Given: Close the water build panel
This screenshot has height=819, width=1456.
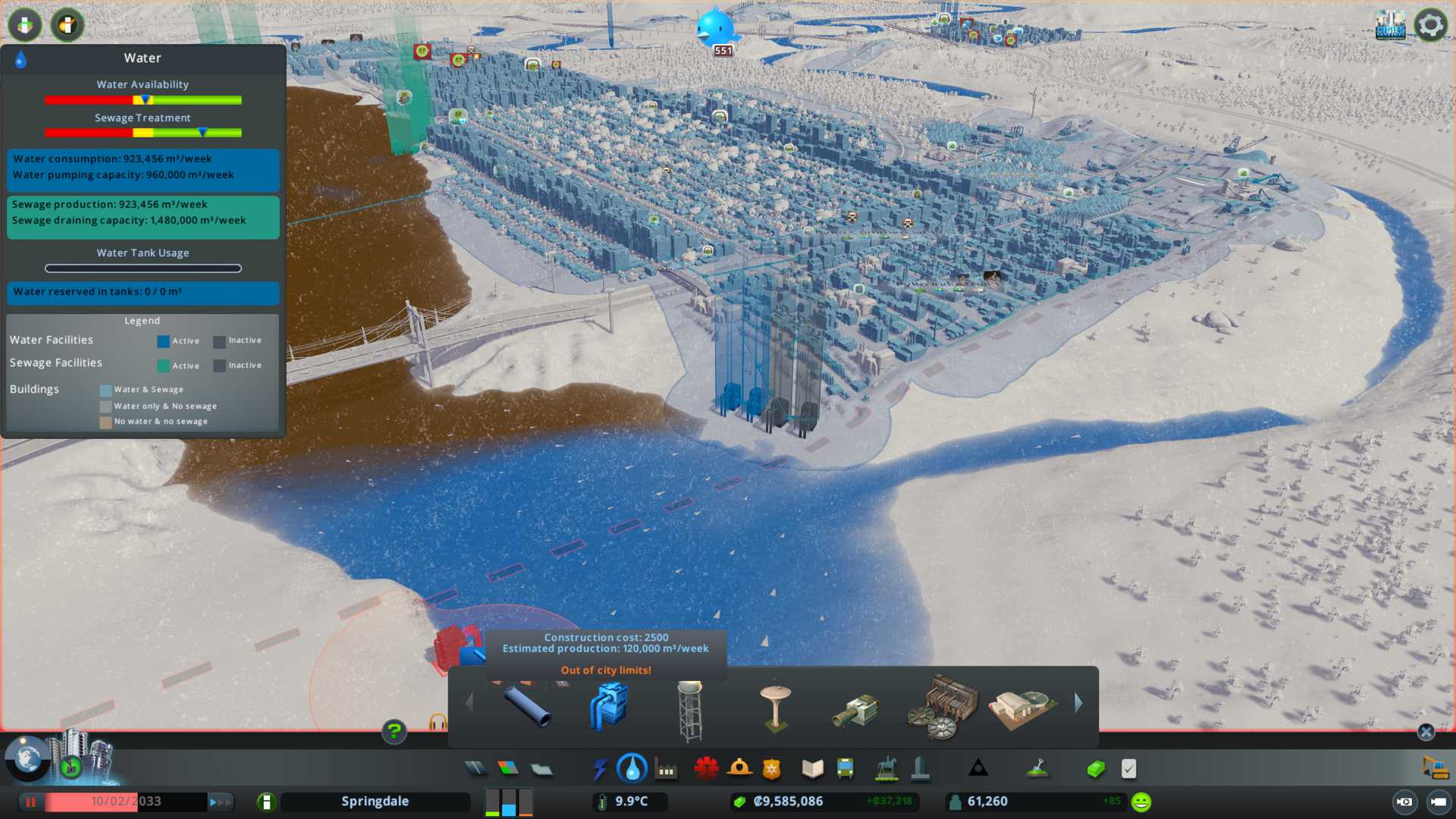Looking at the screenshot, I should (1426, 732).
